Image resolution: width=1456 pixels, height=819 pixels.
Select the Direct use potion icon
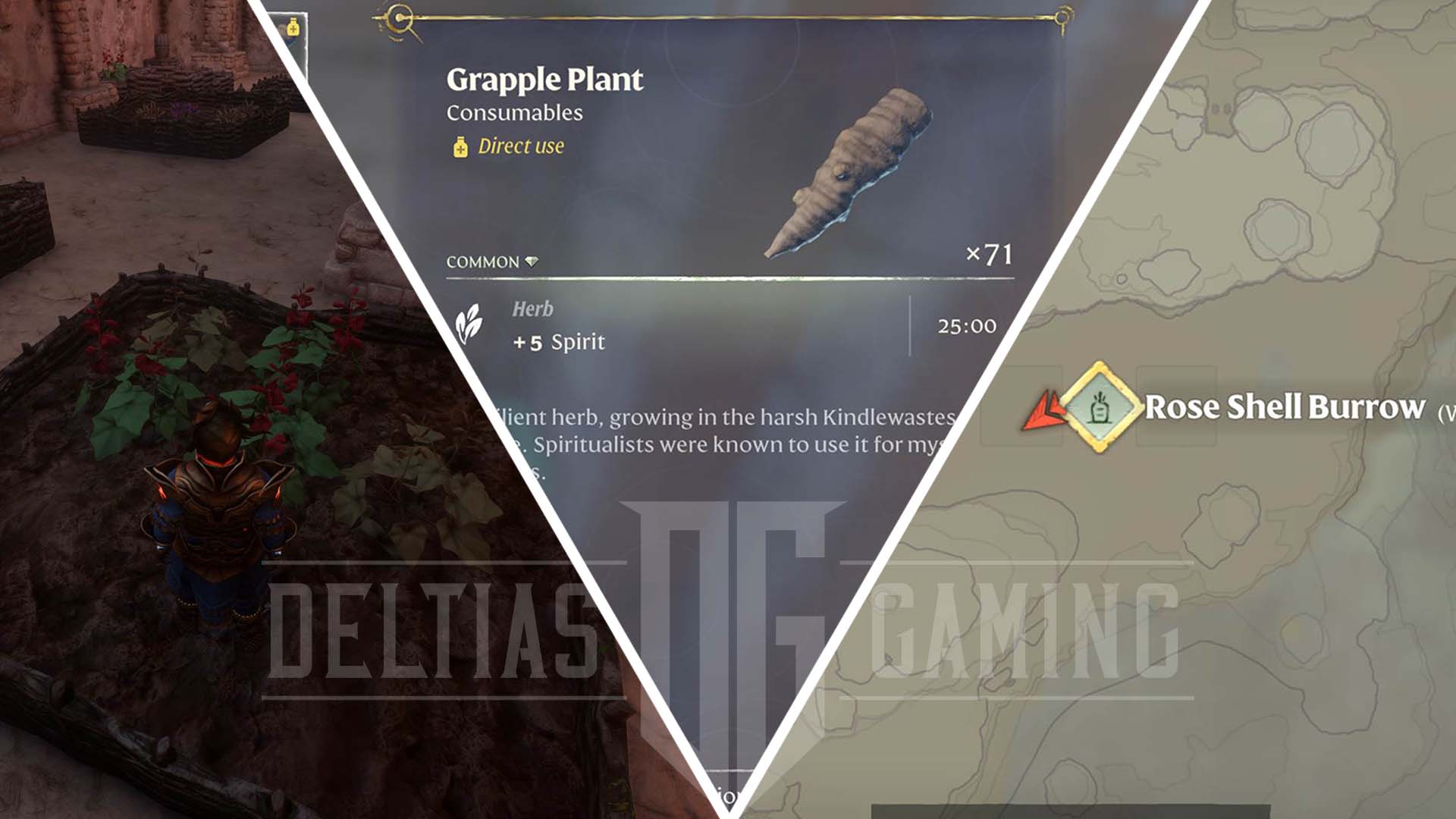[x=461, y=148]
